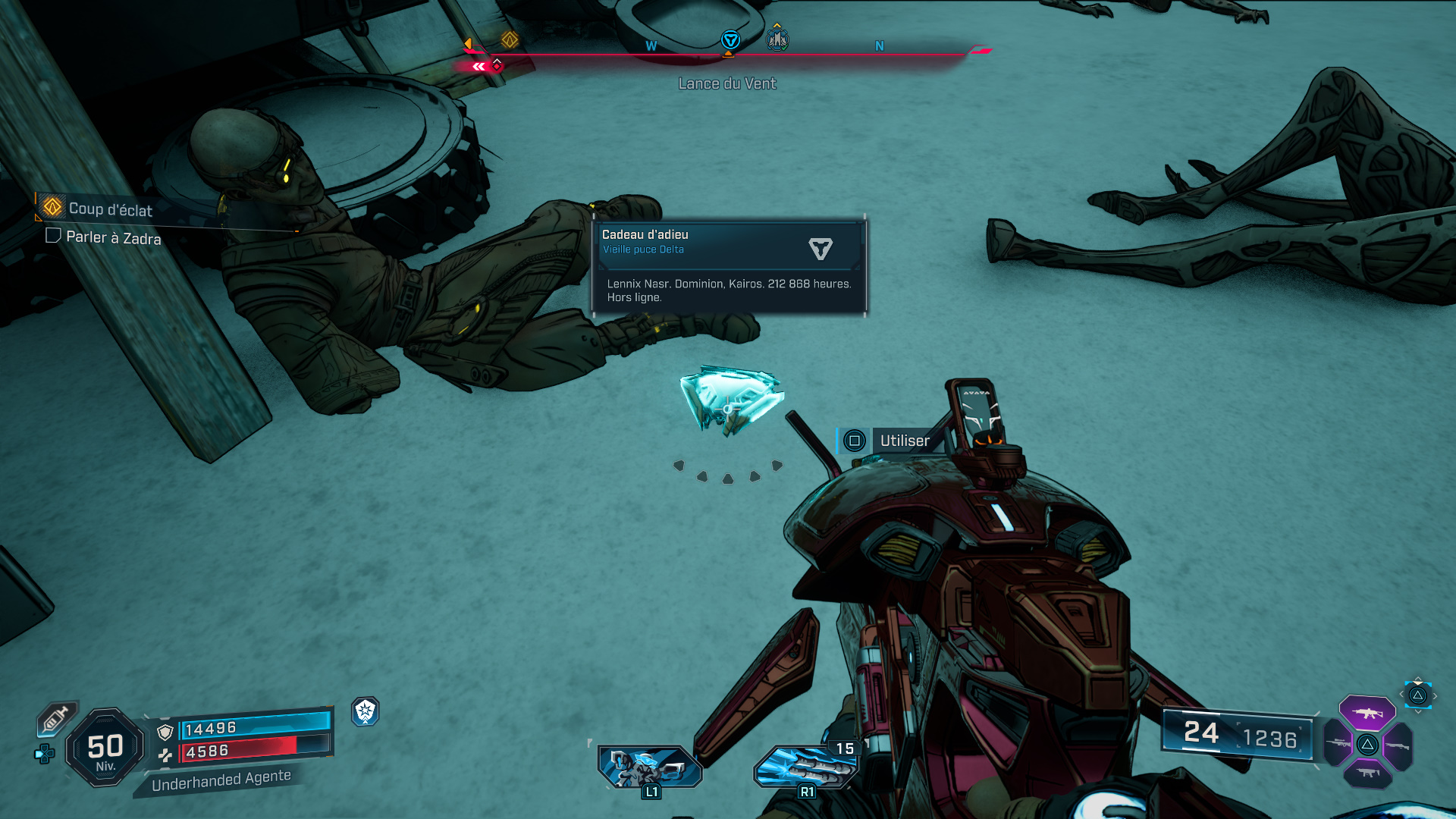Select the blue triangle marker on the compass
This screenshot has width=1456, height=819.
(730, 40)
